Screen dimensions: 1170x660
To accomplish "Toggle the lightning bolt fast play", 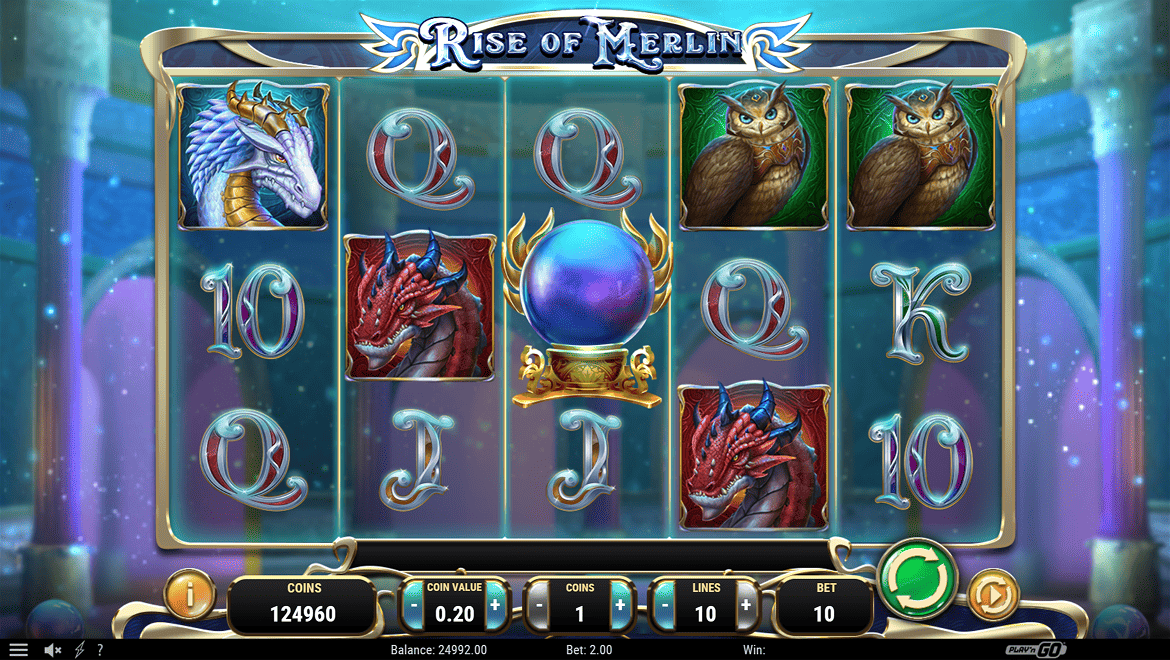I will (79, 650).
